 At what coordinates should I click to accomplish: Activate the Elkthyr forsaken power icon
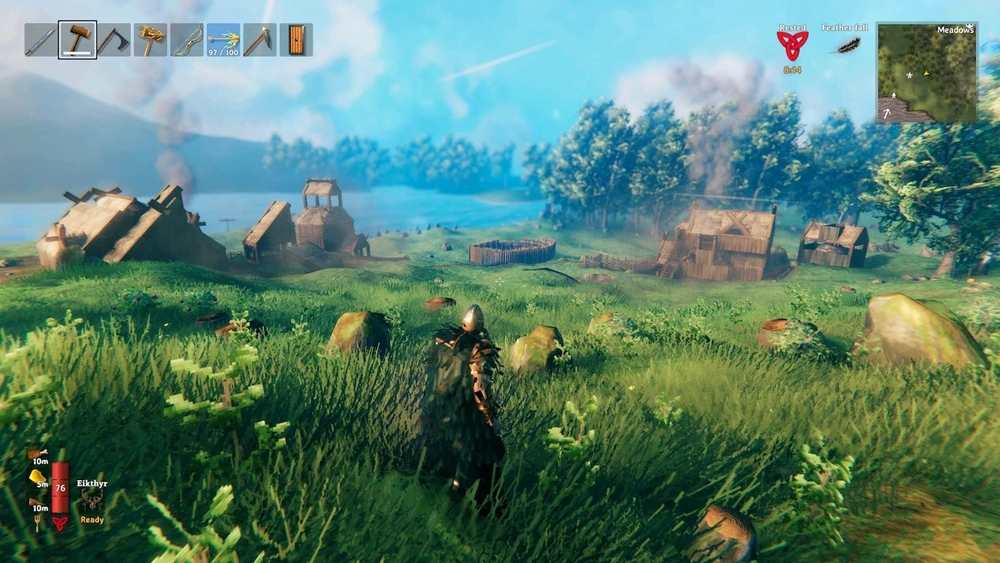92,501
